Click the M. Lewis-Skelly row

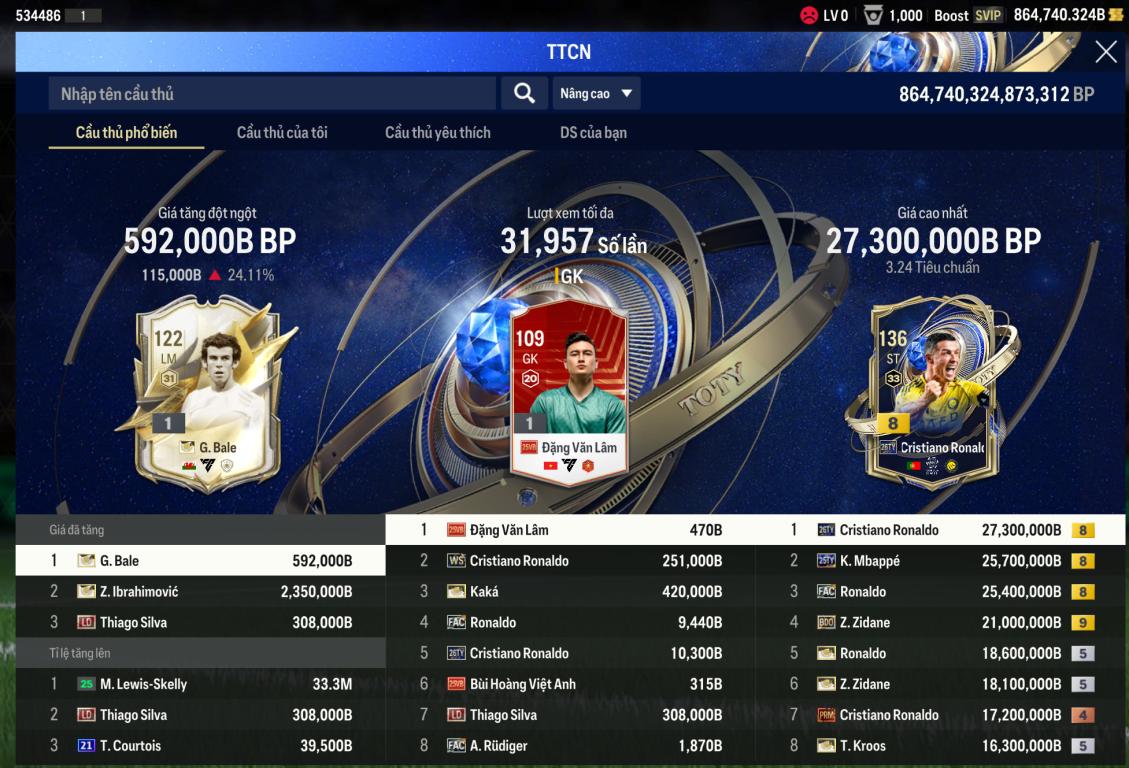click(200, 685)
